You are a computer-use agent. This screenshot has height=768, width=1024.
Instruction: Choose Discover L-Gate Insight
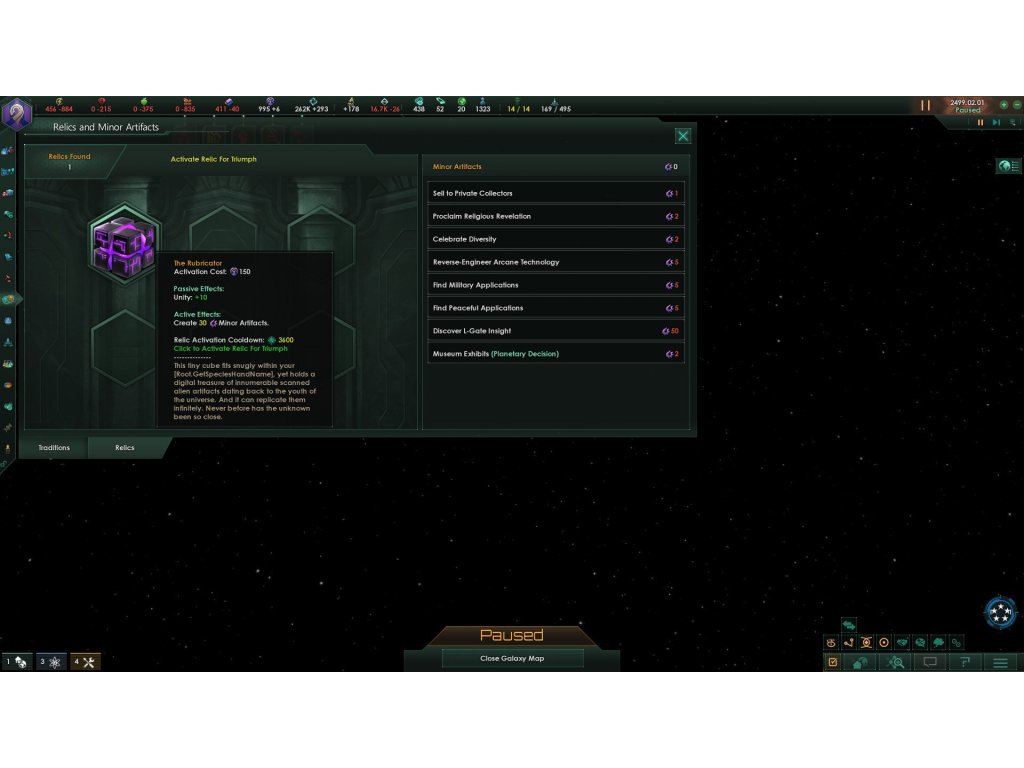[x=556, y=331]
